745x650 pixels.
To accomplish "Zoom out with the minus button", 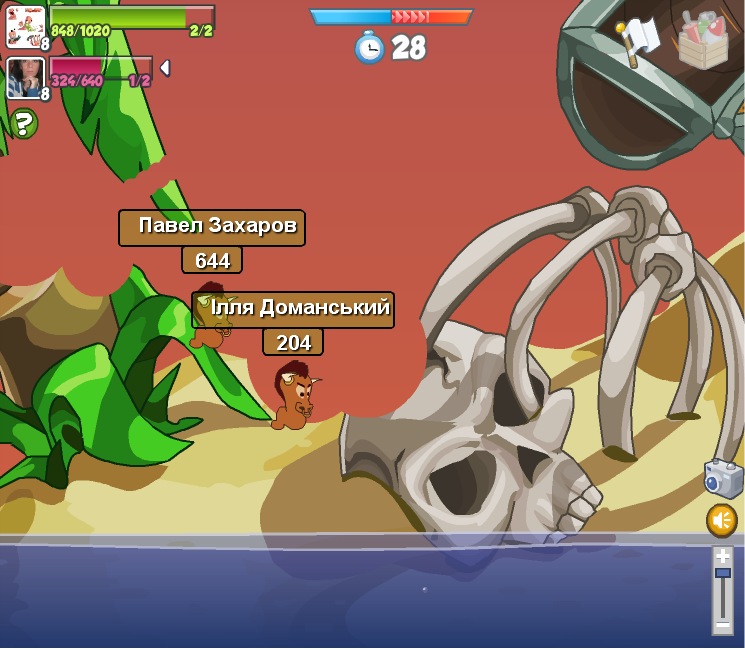I will click(722, 624).
